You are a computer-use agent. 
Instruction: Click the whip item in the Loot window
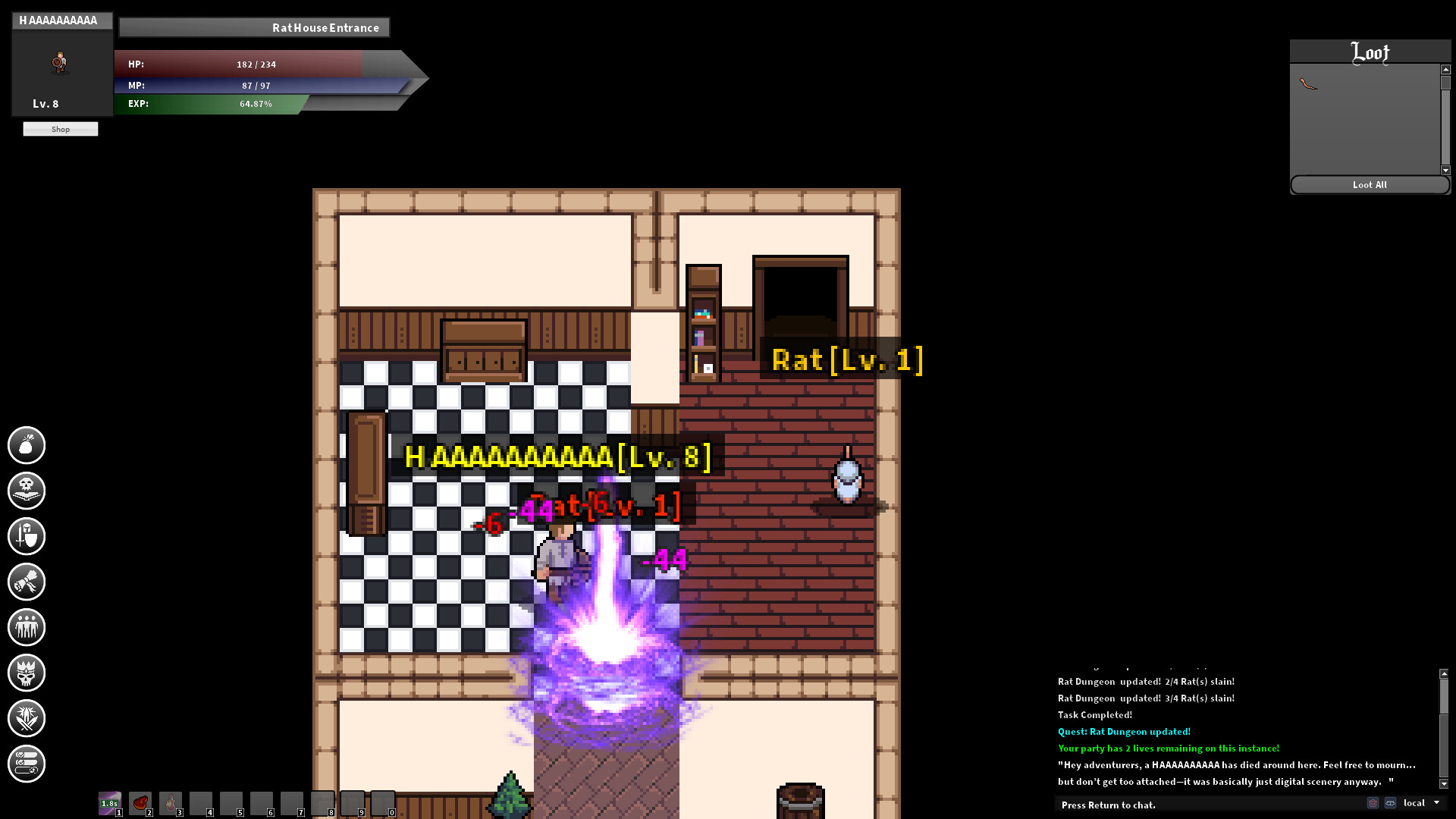click(x=1307, y=83)
